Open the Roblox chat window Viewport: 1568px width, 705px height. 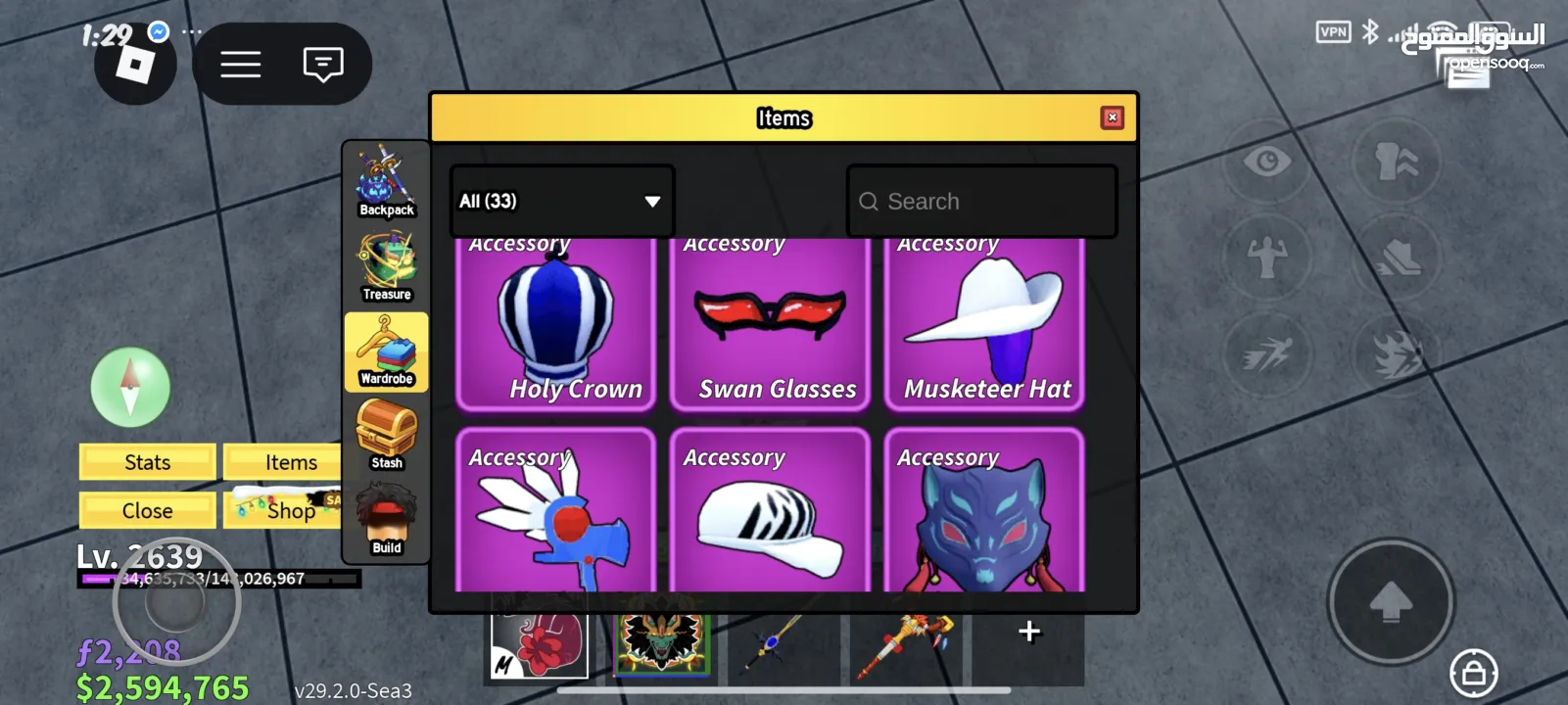[x=322, y=65]
